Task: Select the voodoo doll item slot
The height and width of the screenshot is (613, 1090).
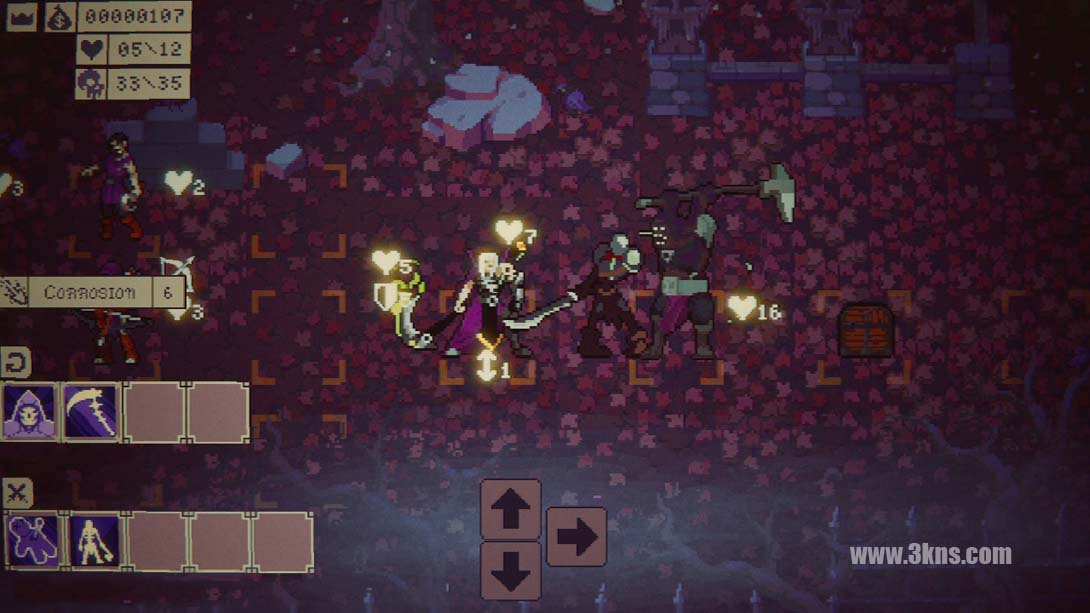Action: (33, 541)
